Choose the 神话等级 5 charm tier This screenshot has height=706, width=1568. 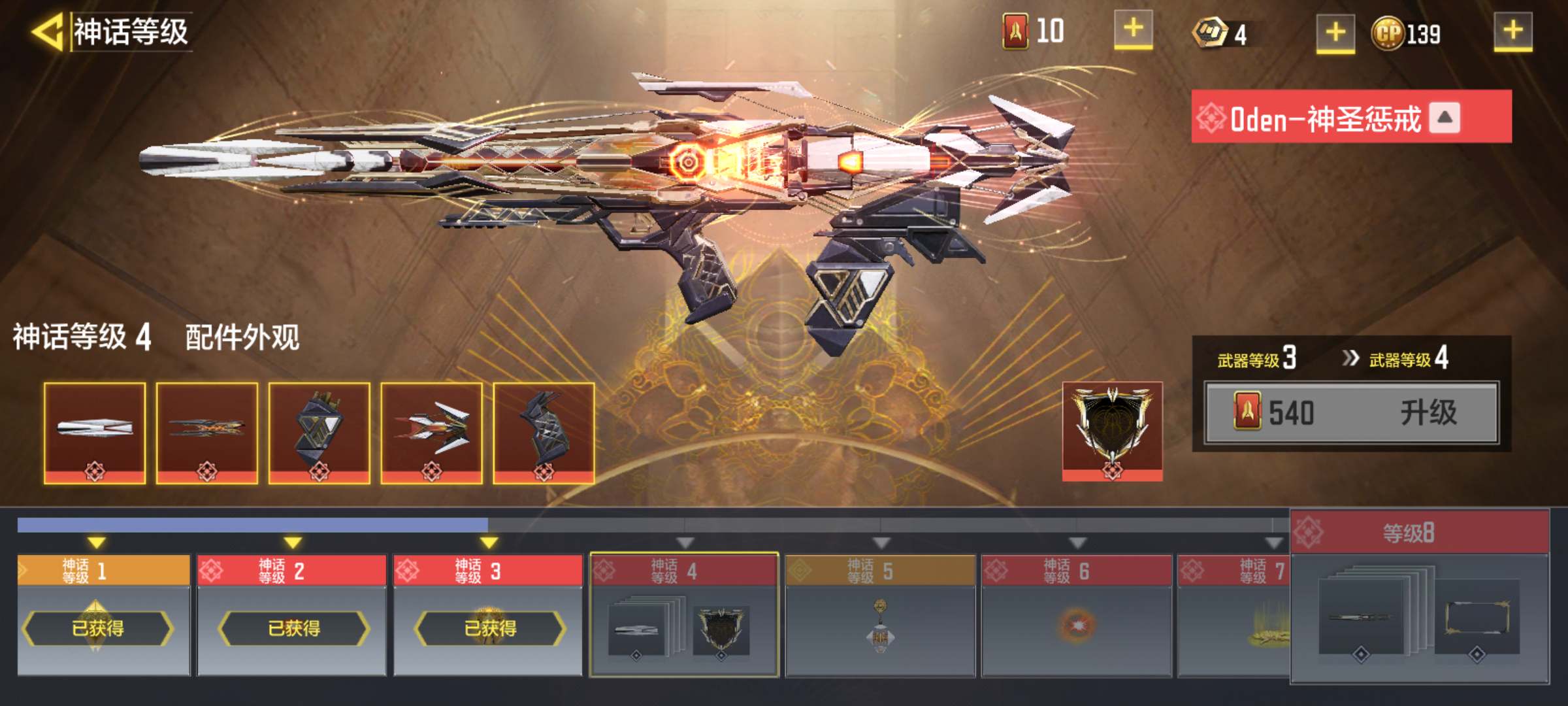click(x=880, y=614)
